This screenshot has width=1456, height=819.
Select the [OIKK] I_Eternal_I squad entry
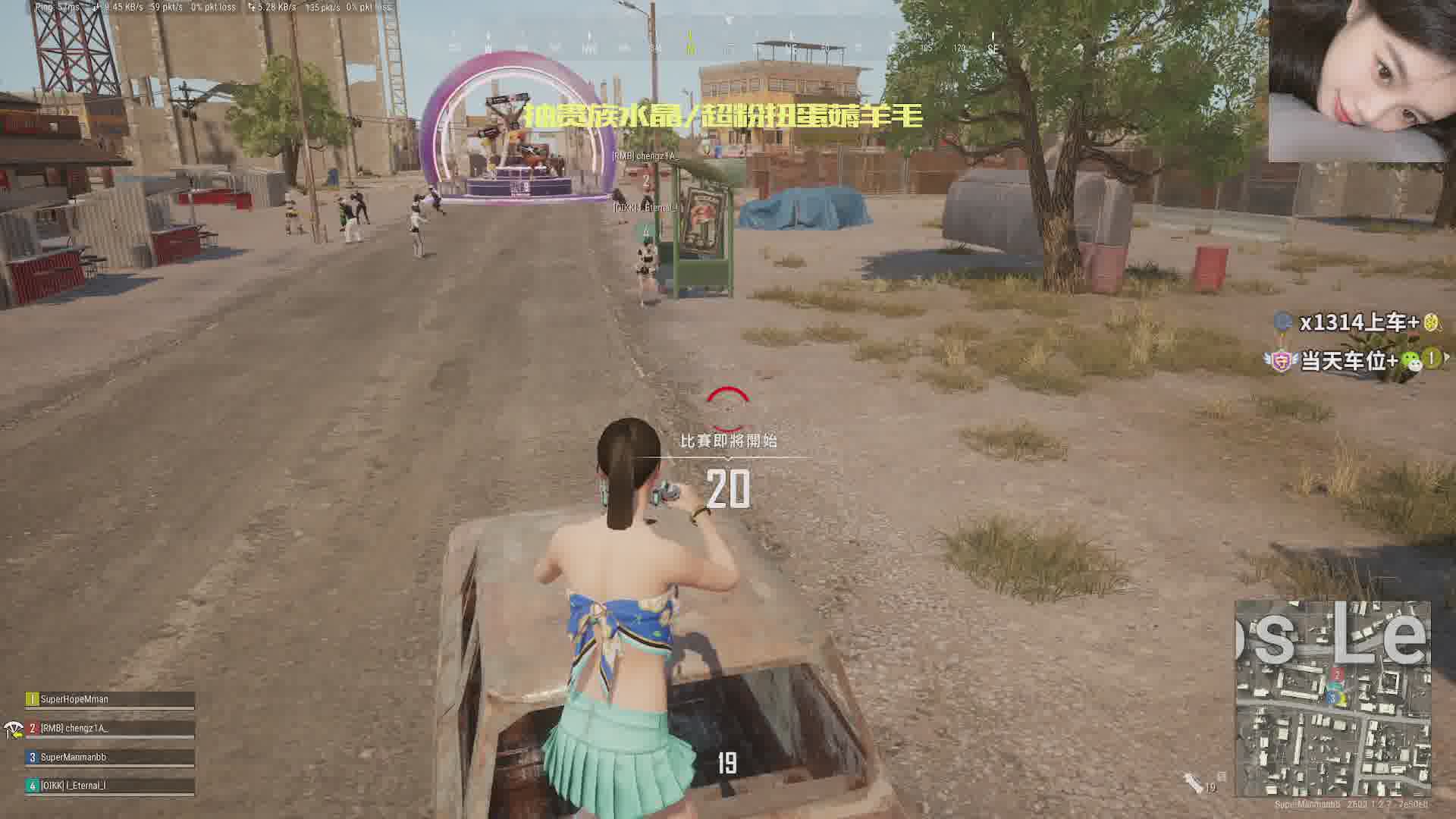[110, 786]
